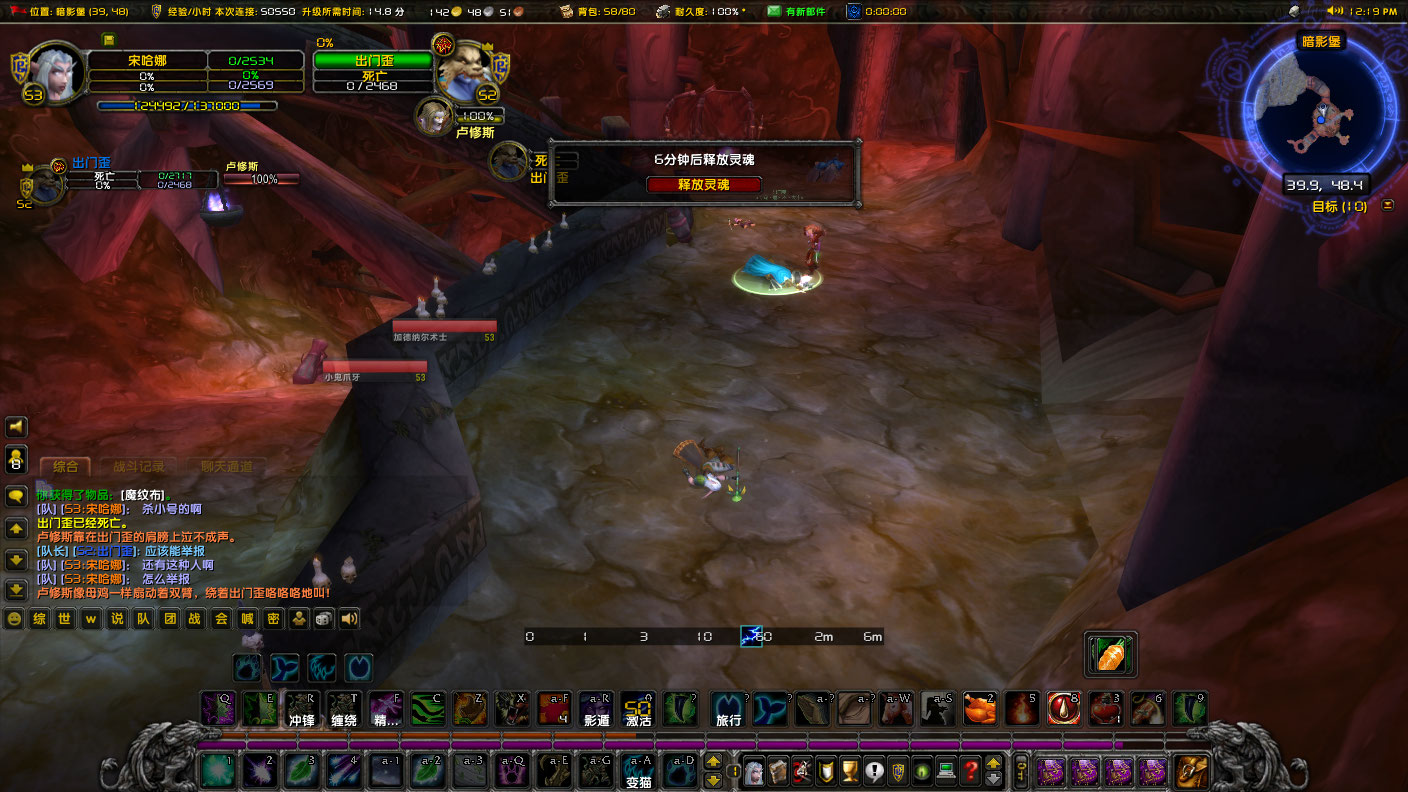Open the achievements trophy icon
Viewport: 1408px width, 792px height.
850,771
